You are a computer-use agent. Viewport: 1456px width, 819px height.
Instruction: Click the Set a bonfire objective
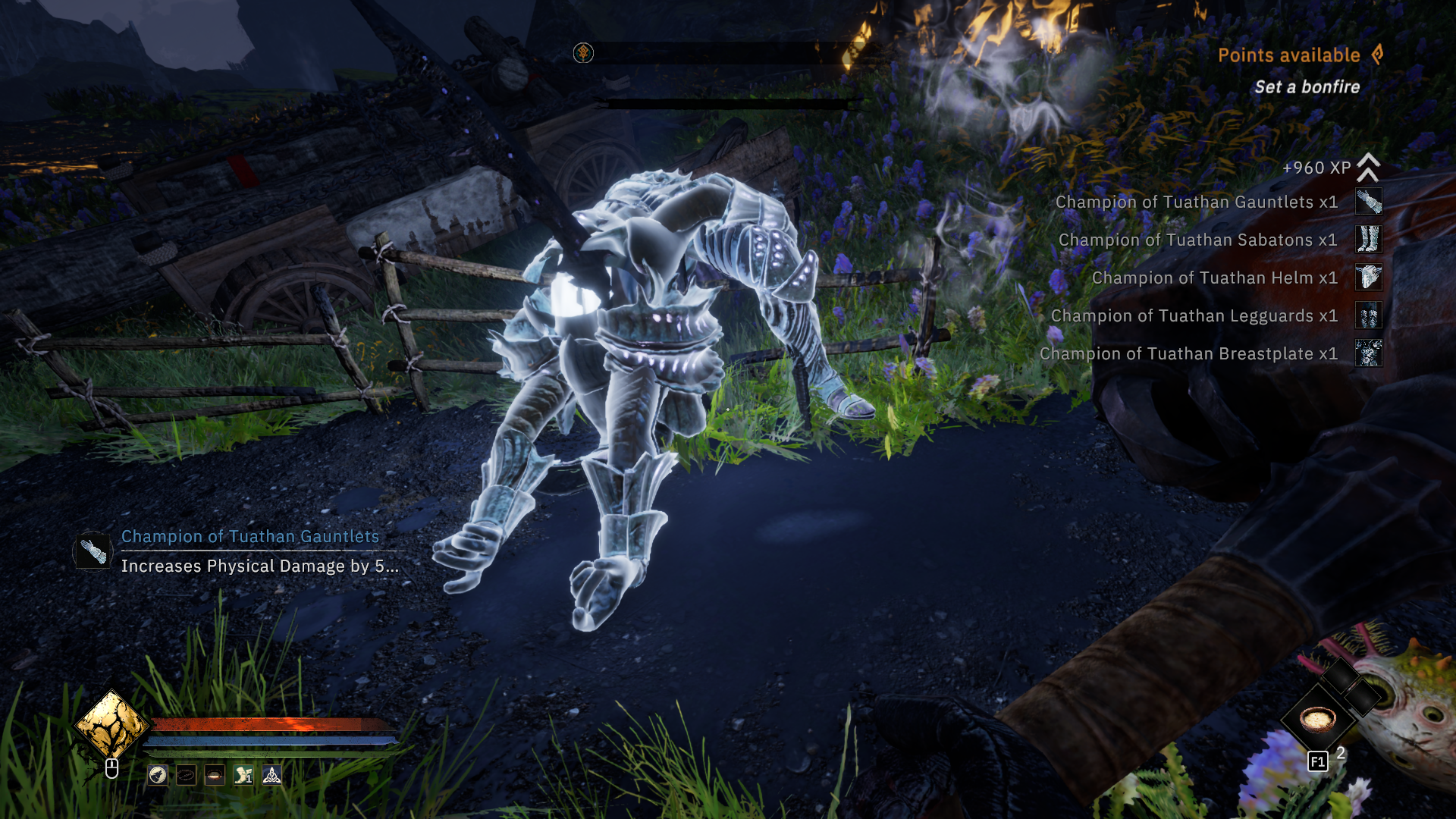1307,87
